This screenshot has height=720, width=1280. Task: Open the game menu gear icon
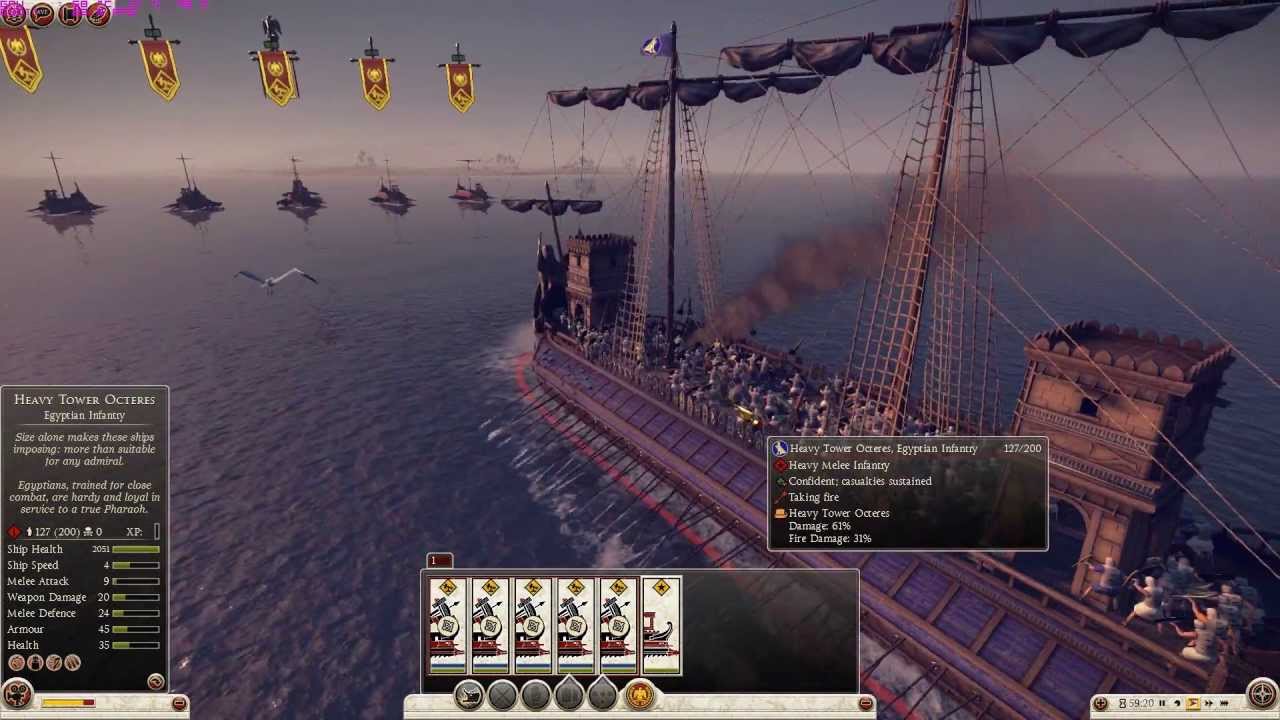(x=13, y=13)
